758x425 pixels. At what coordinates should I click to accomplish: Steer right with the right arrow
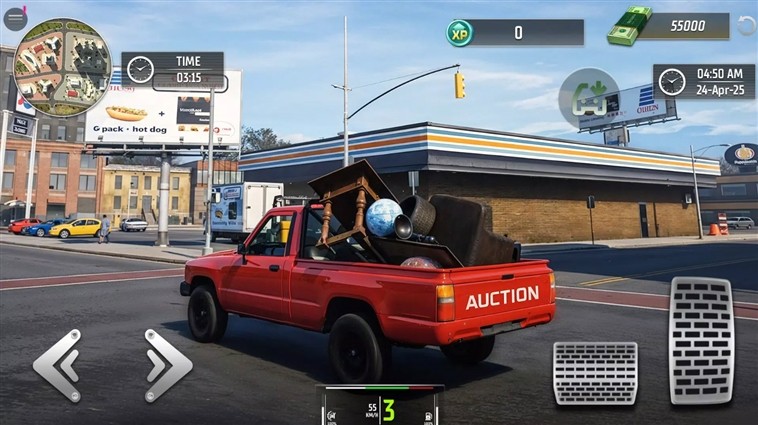[167, 365]
